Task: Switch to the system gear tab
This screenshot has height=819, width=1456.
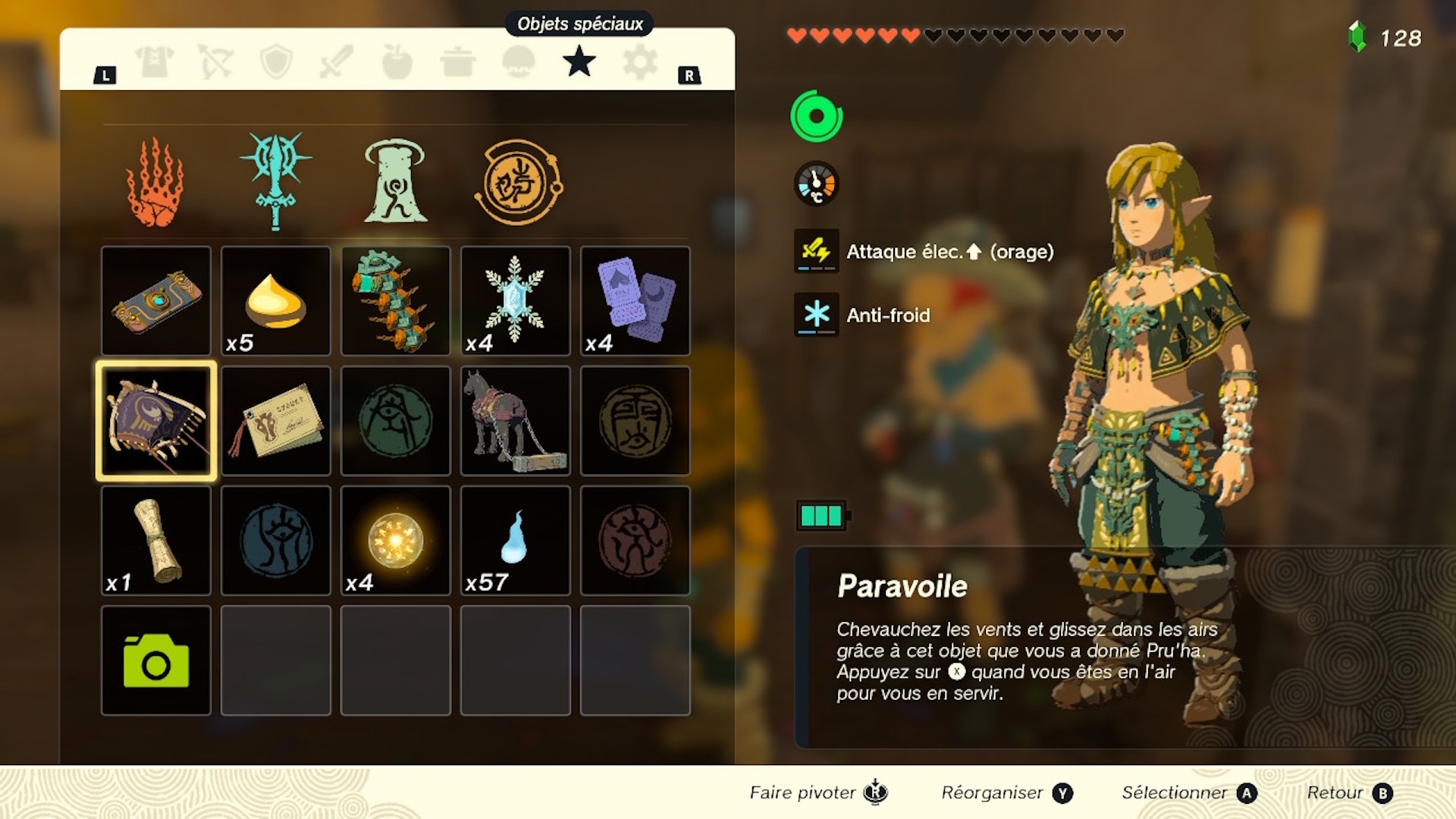Action: click(640, 61)
